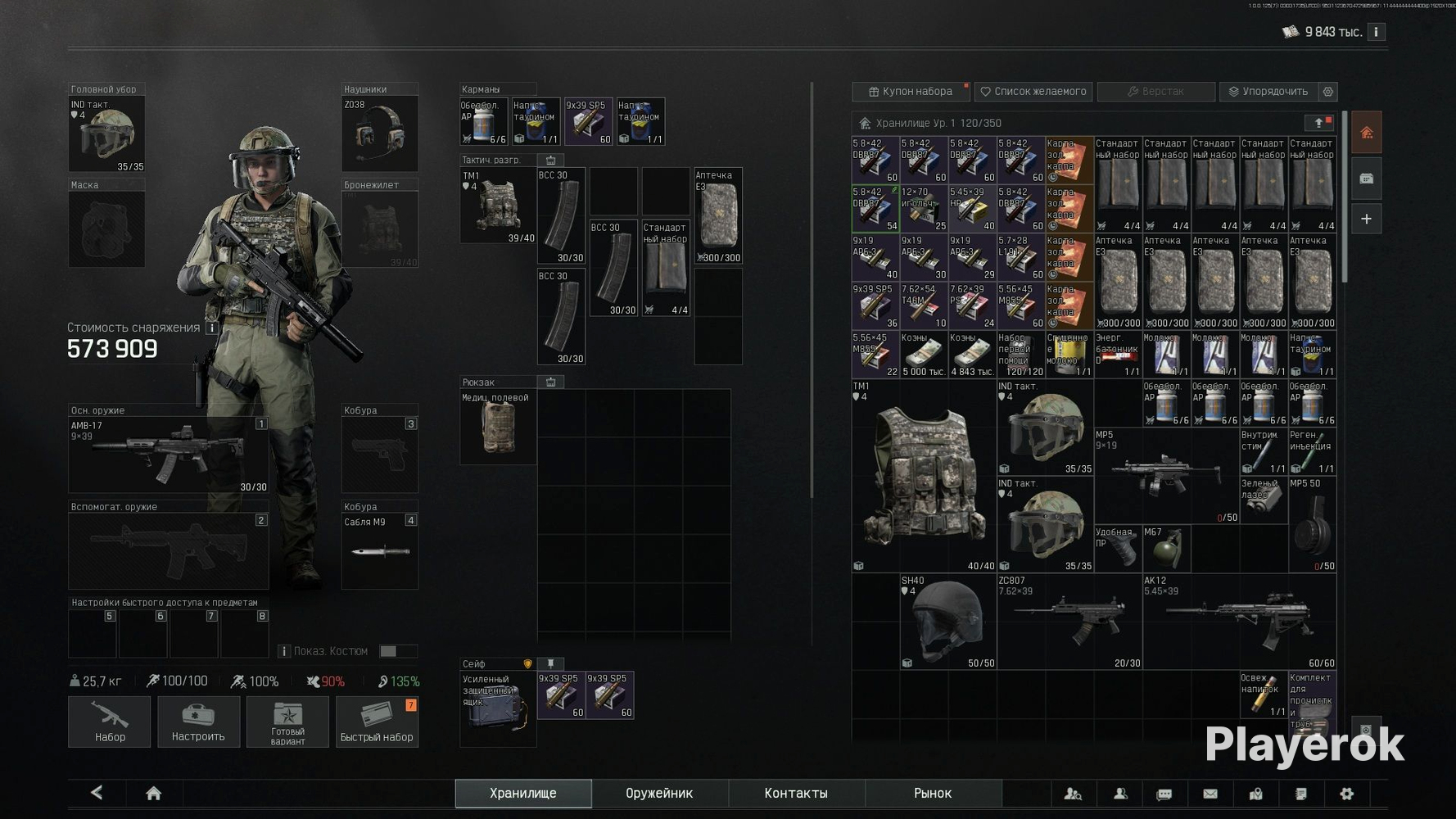1456x819 pixels.
Task: Open the Рынок tab
Action: (933, 793)
